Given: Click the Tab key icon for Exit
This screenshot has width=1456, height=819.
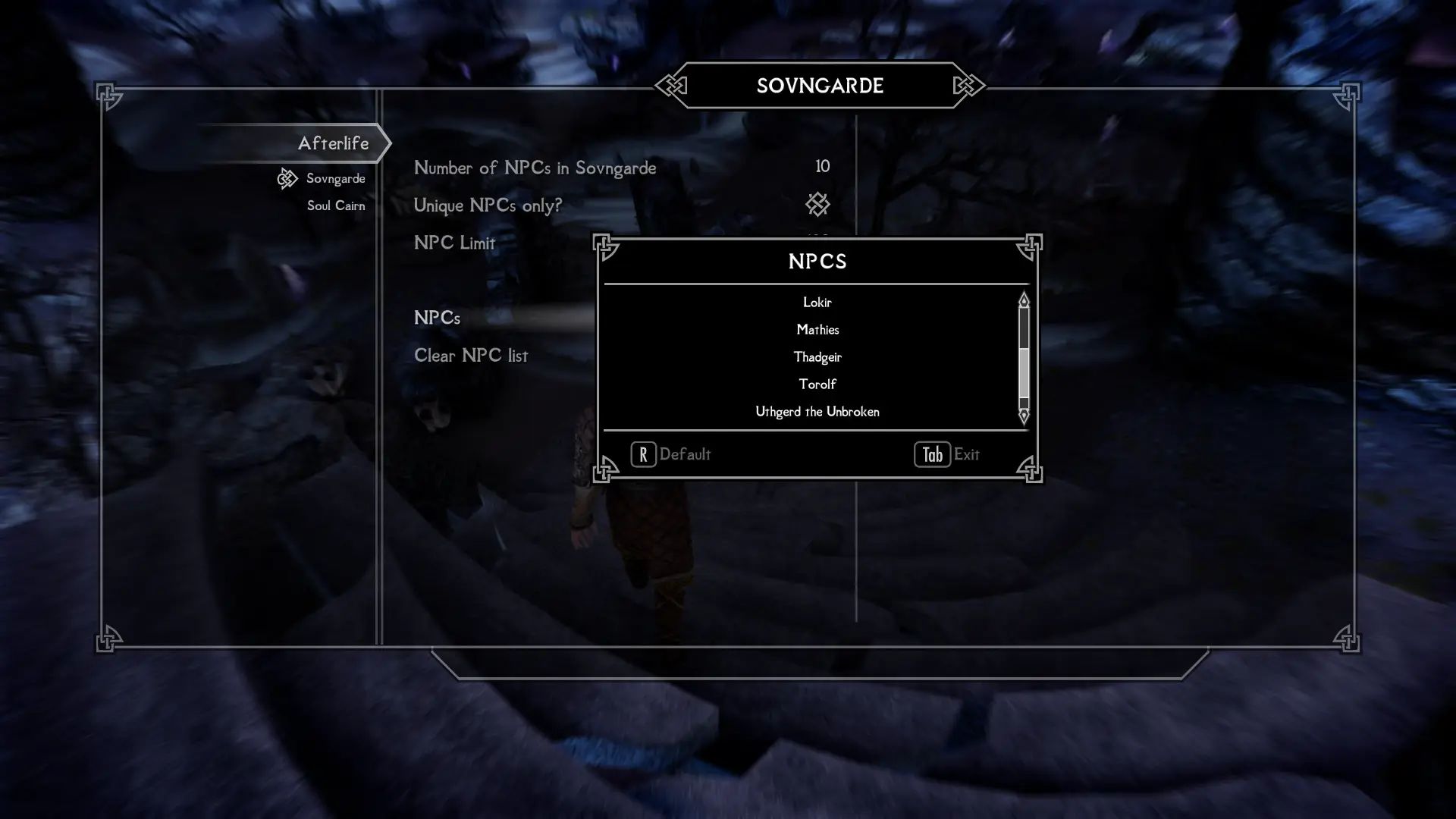Looking at the screenshot, I should [x=931, y=454].
